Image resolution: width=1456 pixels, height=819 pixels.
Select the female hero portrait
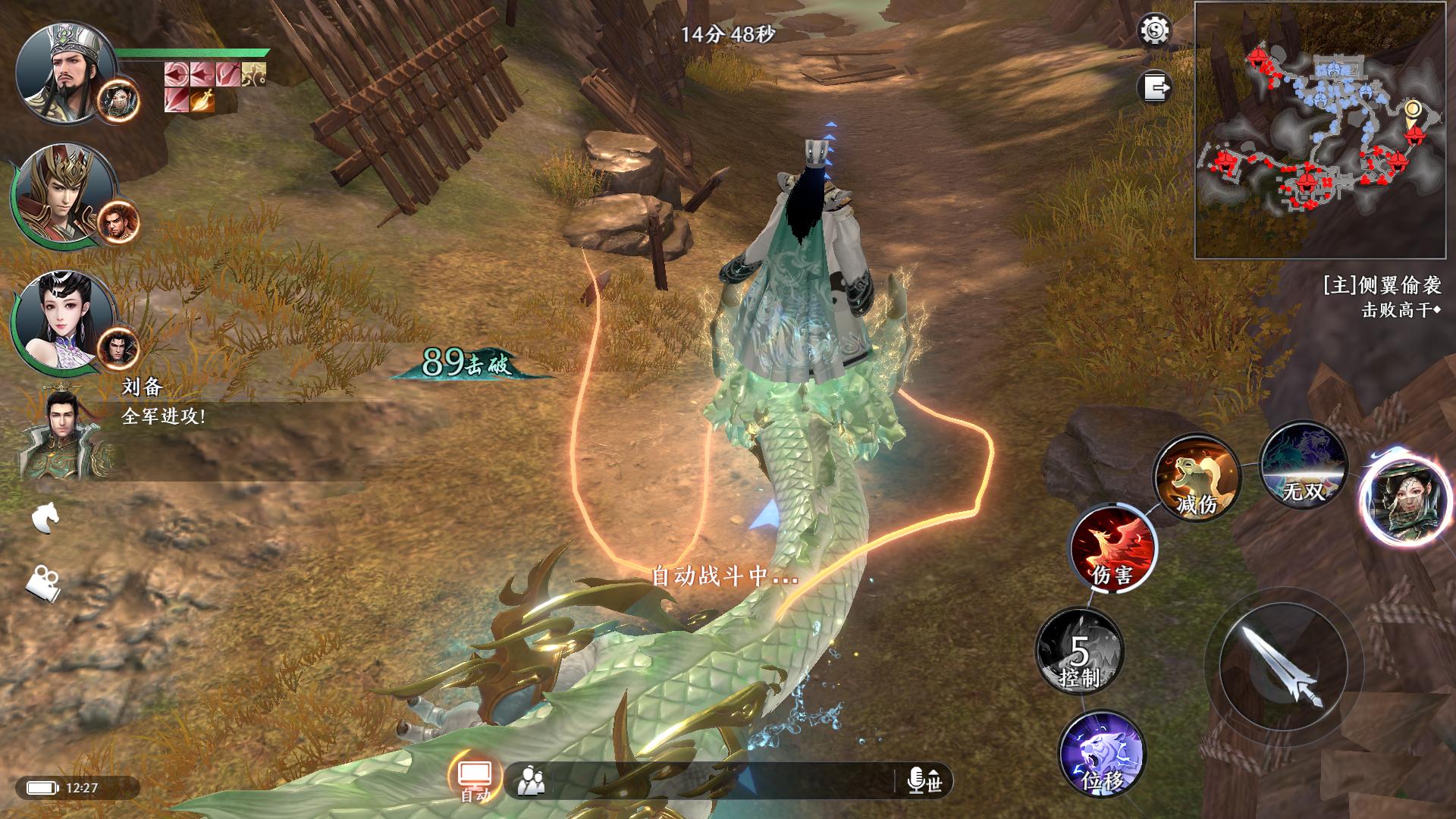tap(62, 321)
